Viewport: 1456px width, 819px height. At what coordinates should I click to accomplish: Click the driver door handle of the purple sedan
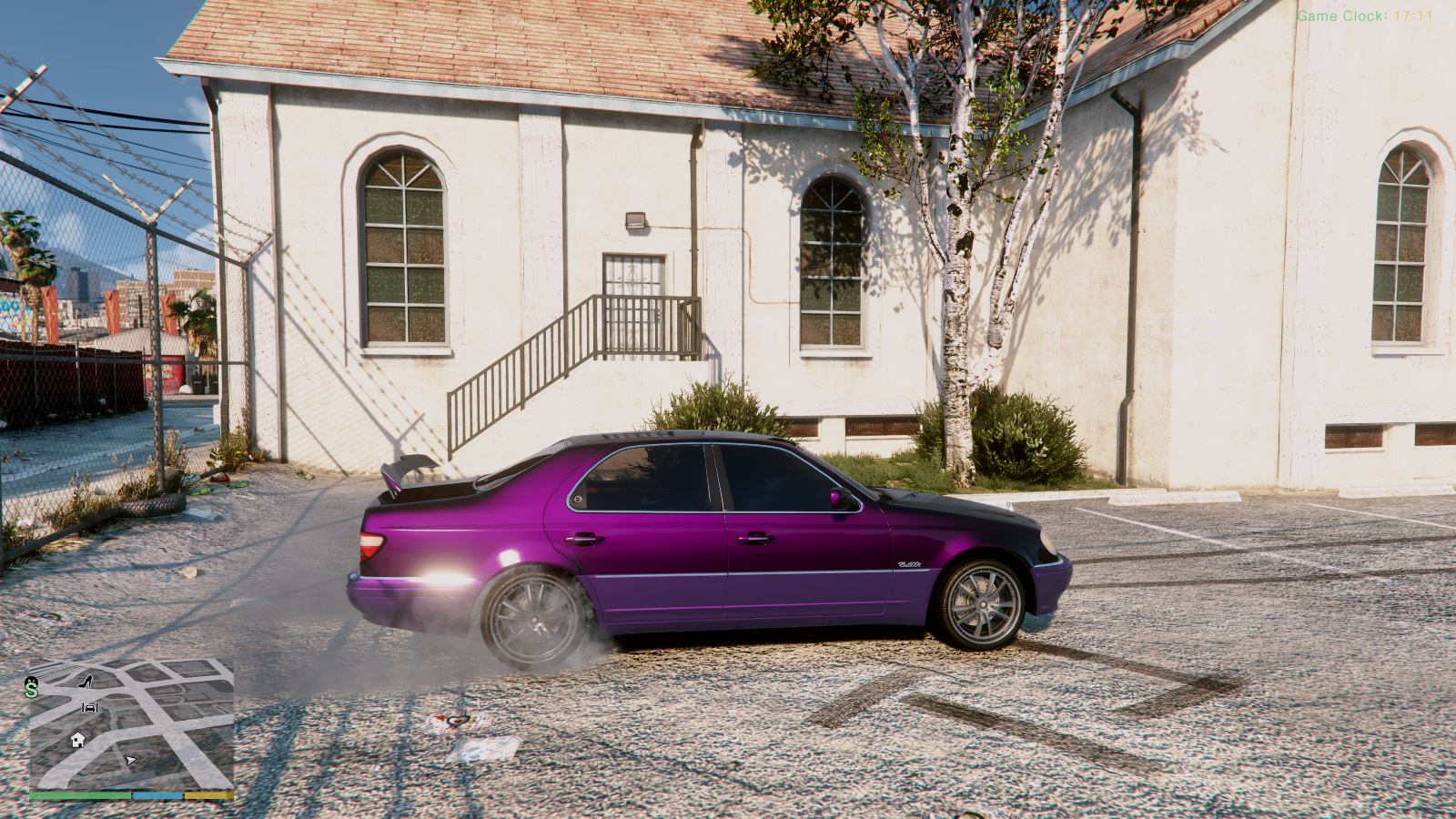756,539
